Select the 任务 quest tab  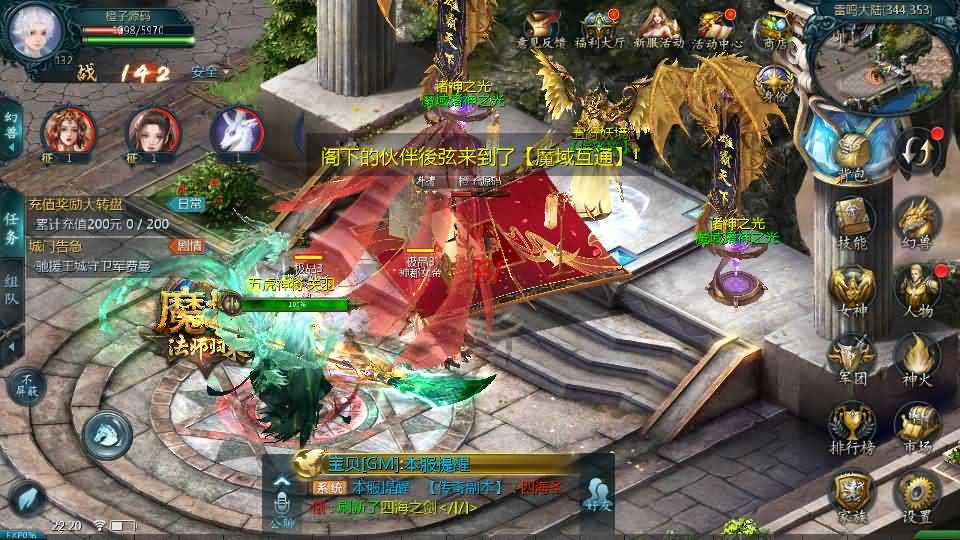11,228
